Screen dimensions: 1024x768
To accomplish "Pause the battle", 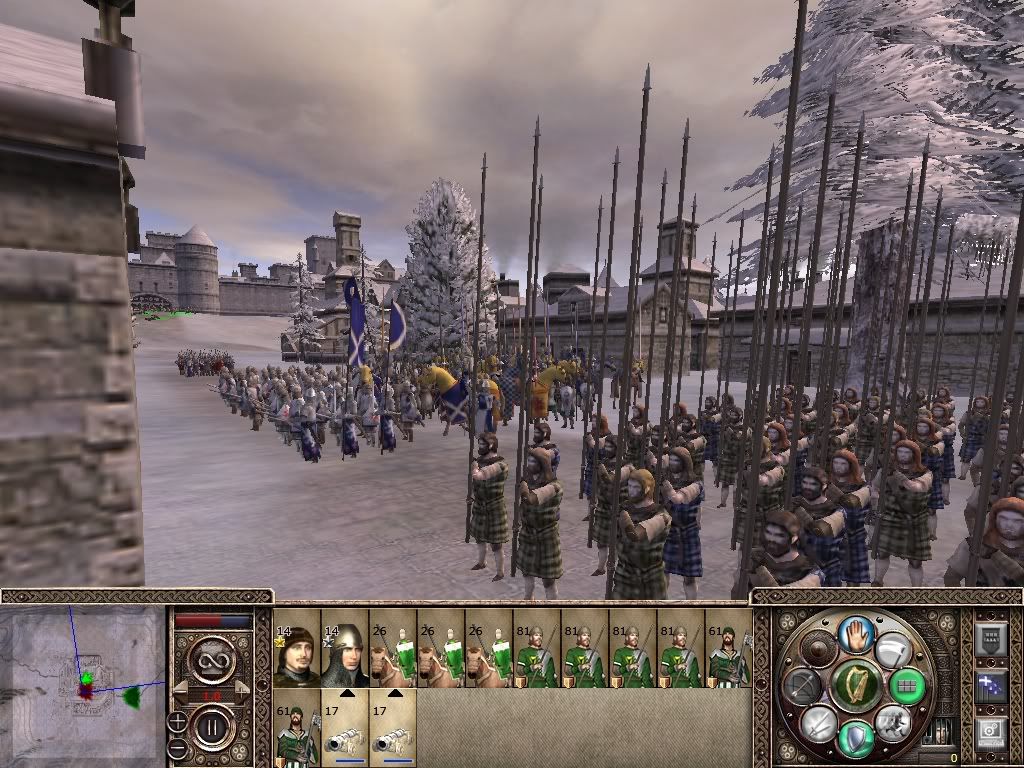I will [213, 728].
